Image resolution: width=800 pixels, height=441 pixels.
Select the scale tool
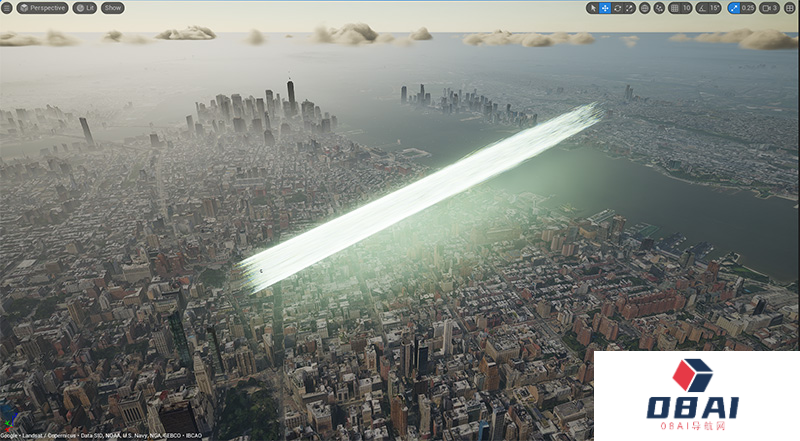[629, 8]
